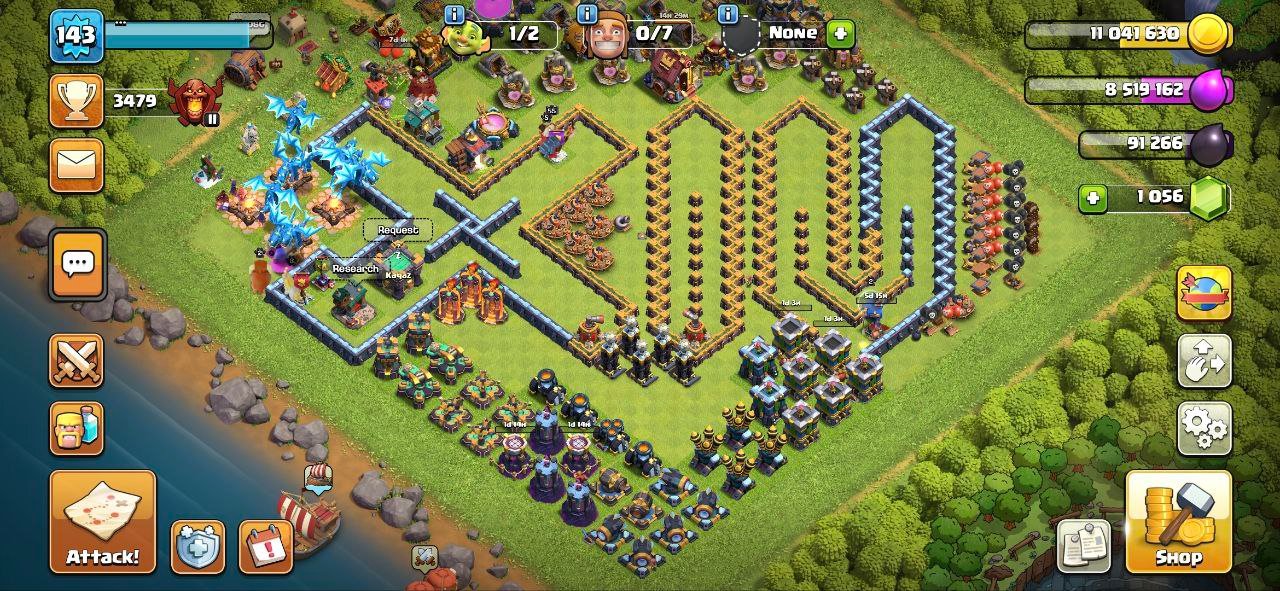Open the chat speech bubble panel
Viewport: 1280px width, 591px height.
click(x=77, y=264)
